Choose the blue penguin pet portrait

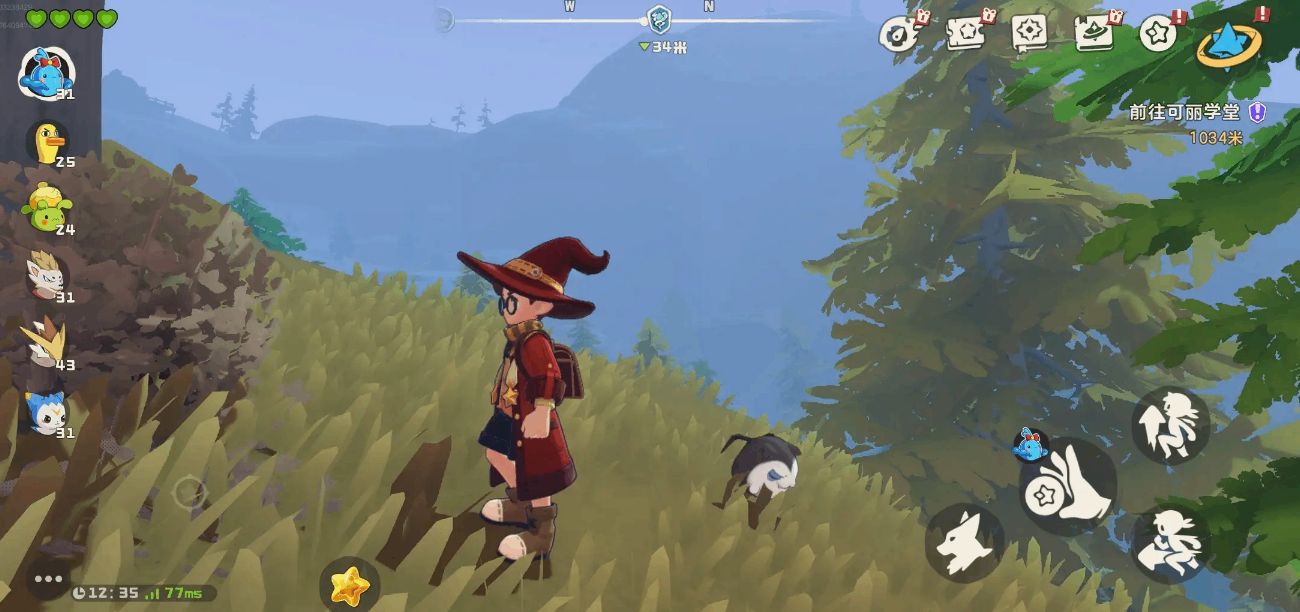pos(46,411)
